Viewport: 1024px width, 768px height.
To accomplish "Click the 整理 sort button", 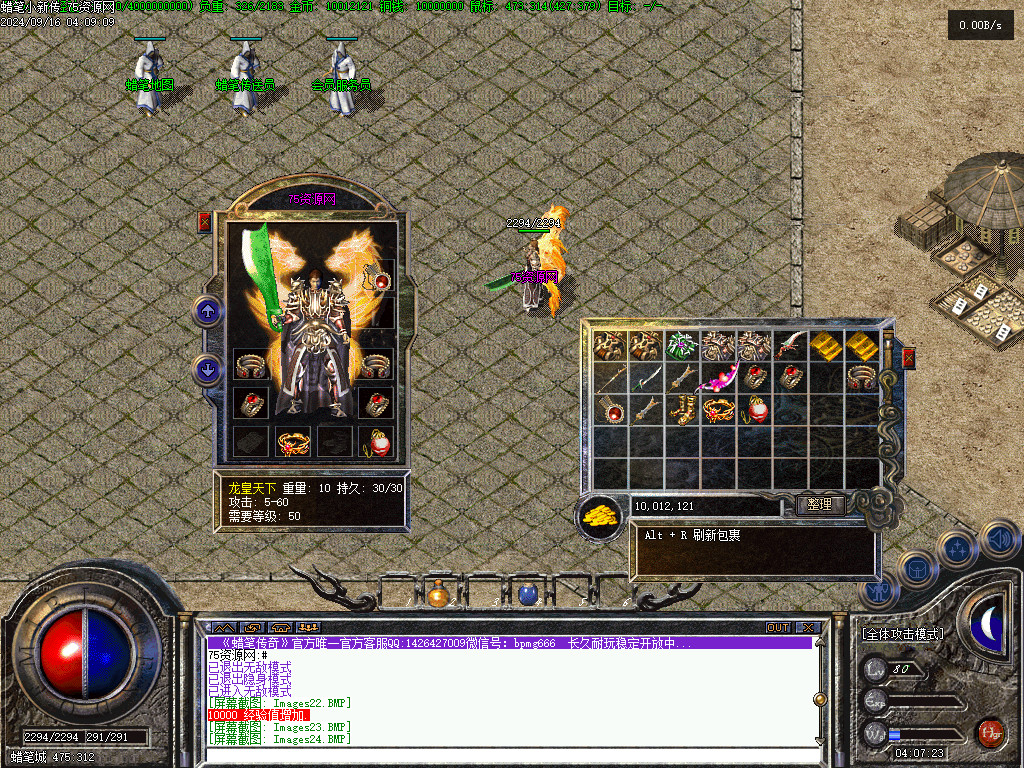I will pyautogui.click(x=820, y=505).
